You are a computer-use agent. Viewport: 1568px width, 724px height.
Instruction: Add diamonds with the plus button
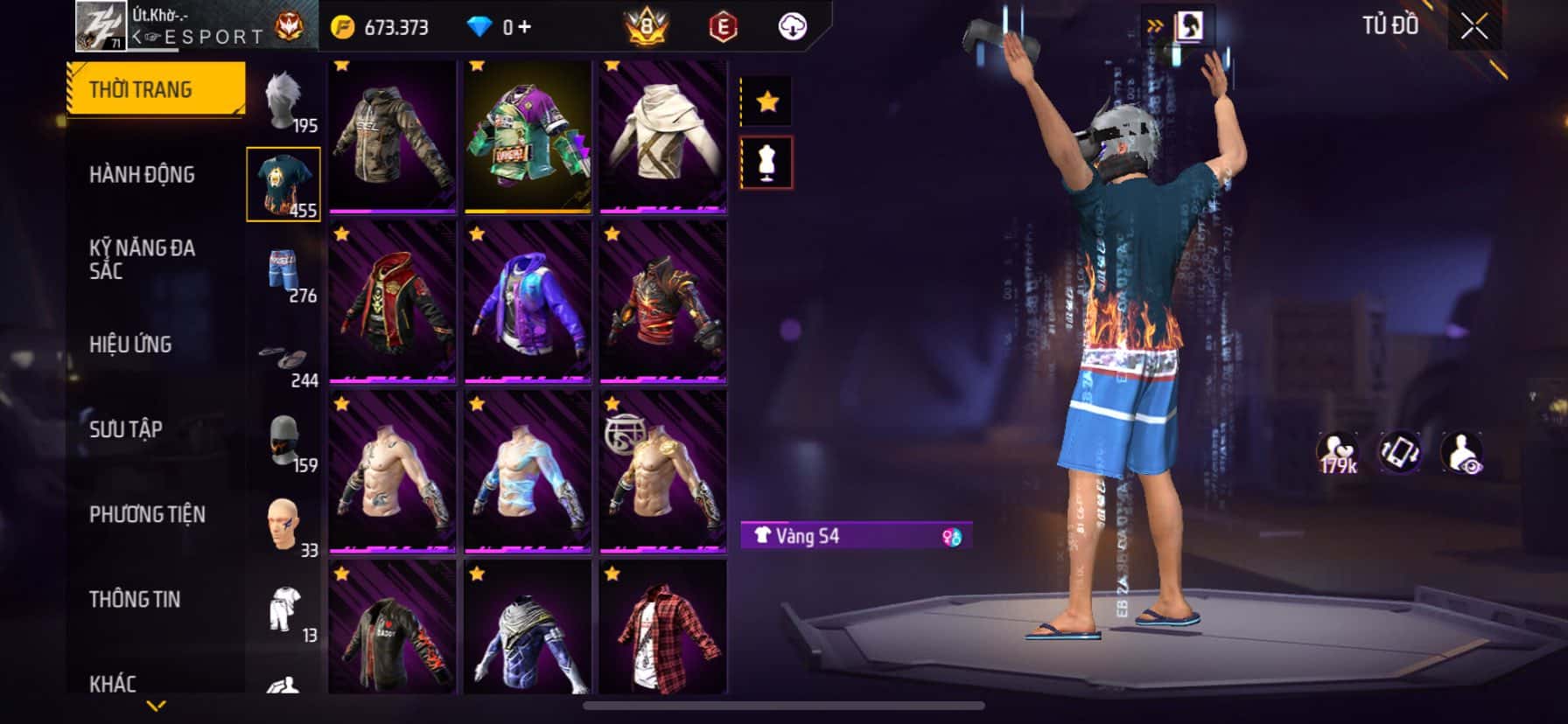tap(524, 27)
